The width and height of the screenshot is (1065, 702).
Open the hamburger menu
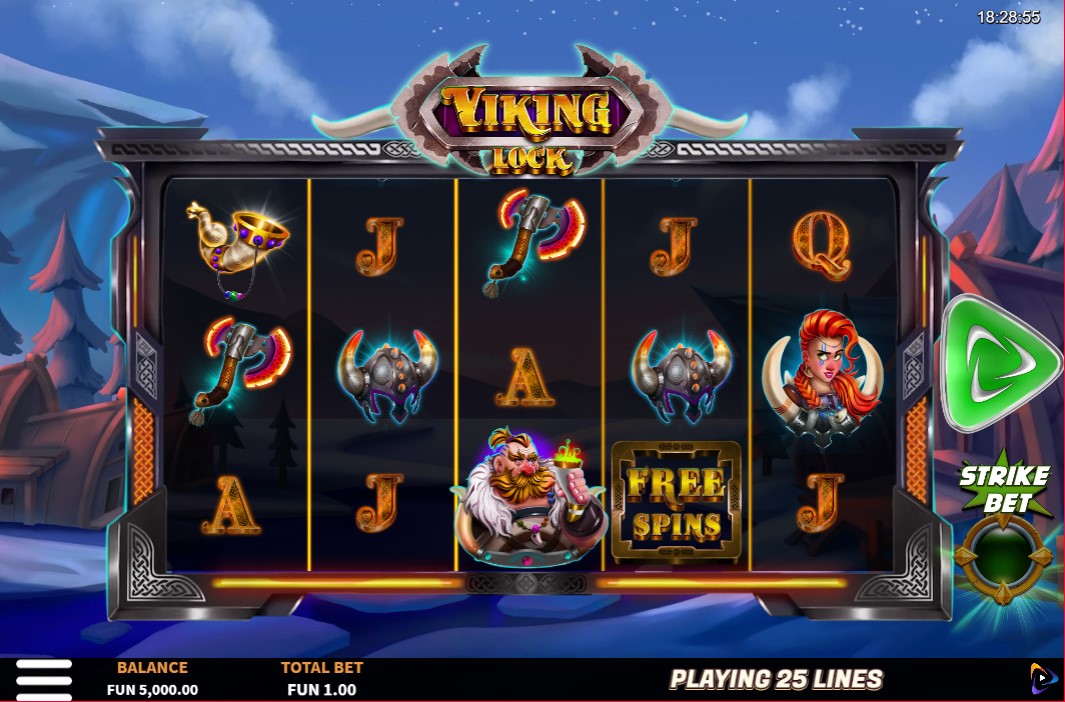click(x=43, y=679)
